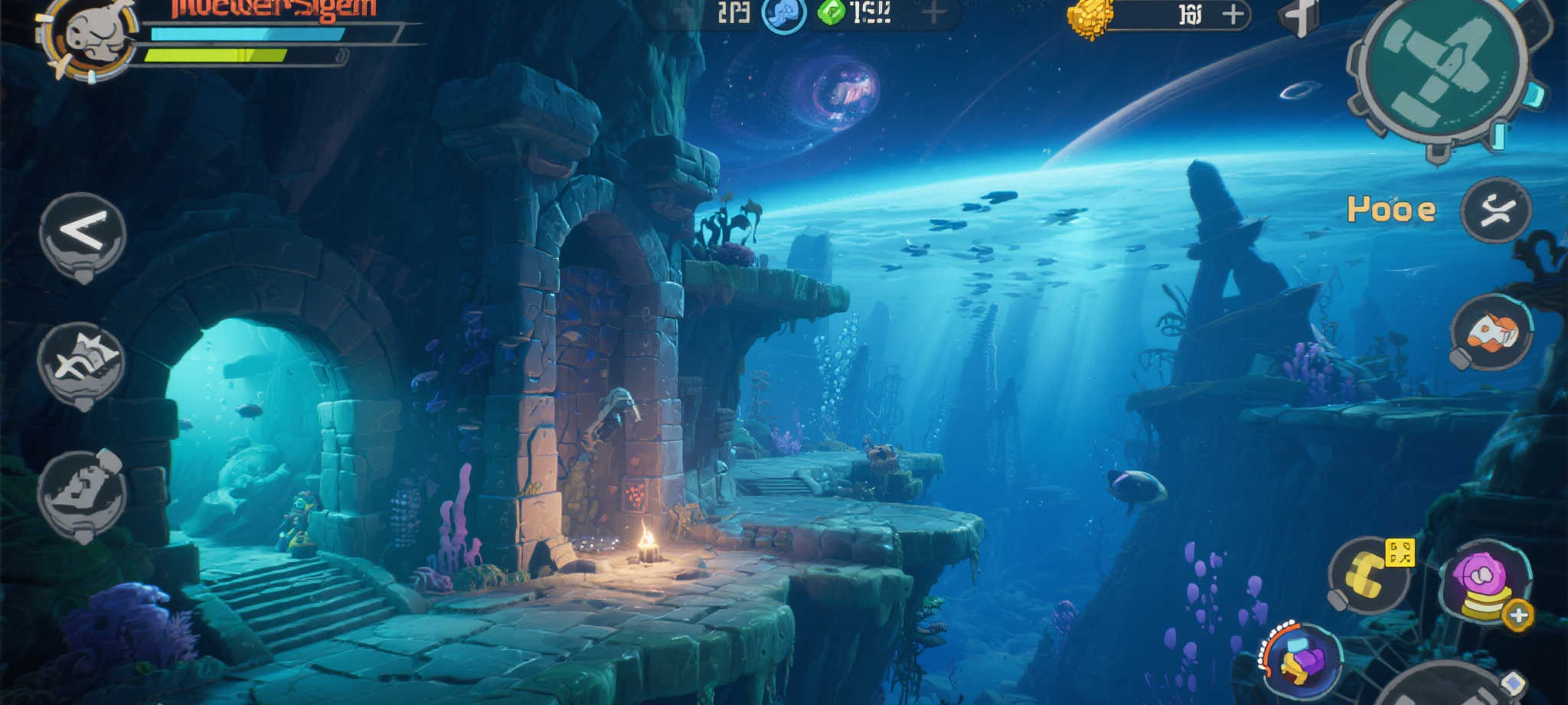Click the blue swirl currency icon
The width and height of the screenshot is (1568, 705).
point(784,15)
